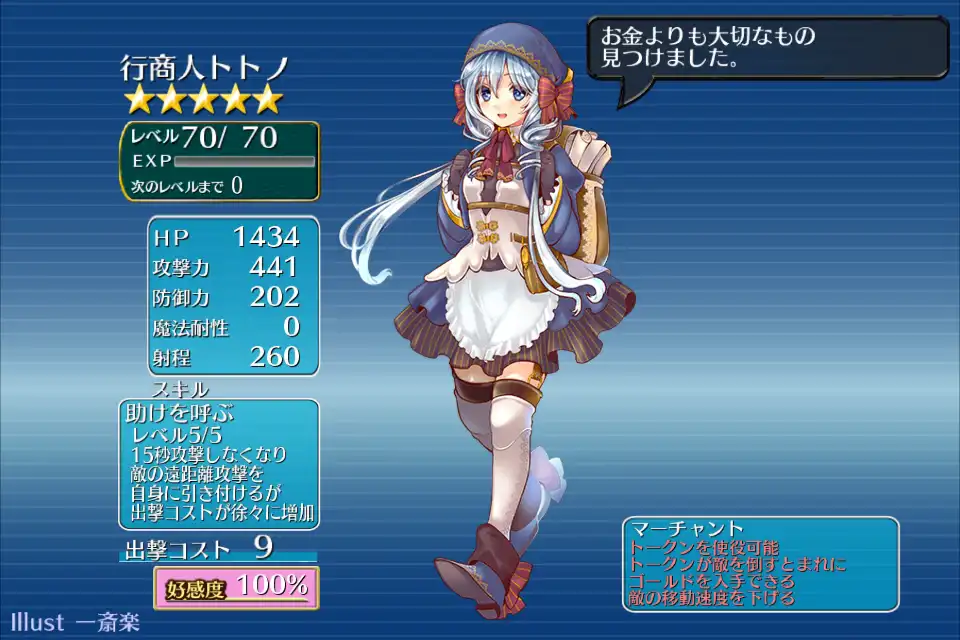Tap the character's speech bubble
This screenshot has width=960, height=640.
pyautogui.click(x=766, y=48)
